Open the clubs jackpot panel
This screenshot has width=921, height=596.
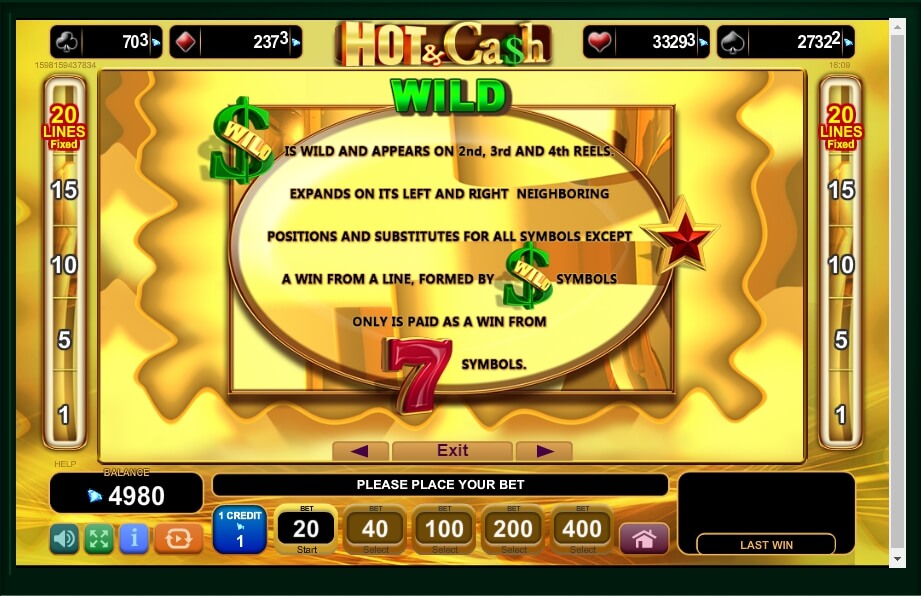pyautogui.click(x=106, y=42)
